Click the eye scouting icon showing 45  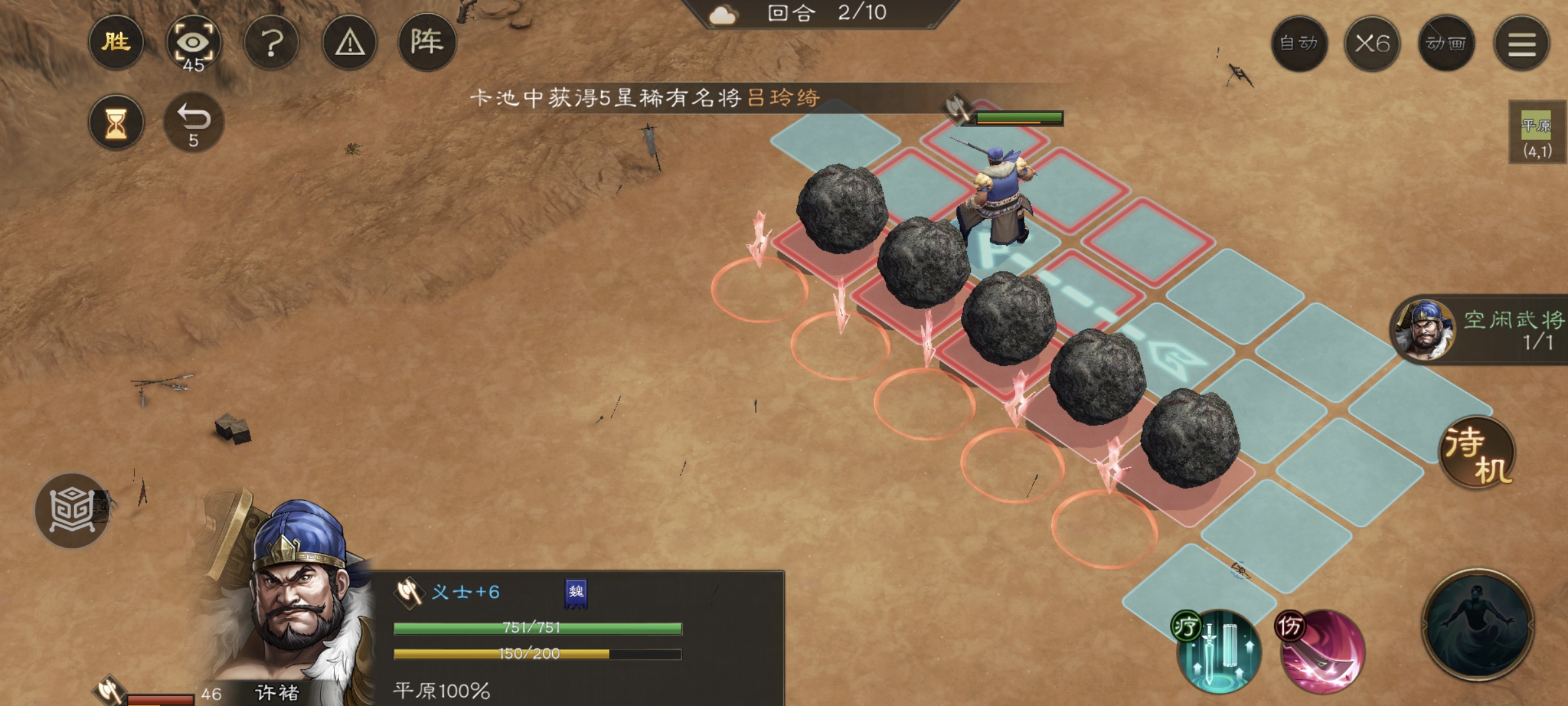pyautogui.click(x=194, y=41)
